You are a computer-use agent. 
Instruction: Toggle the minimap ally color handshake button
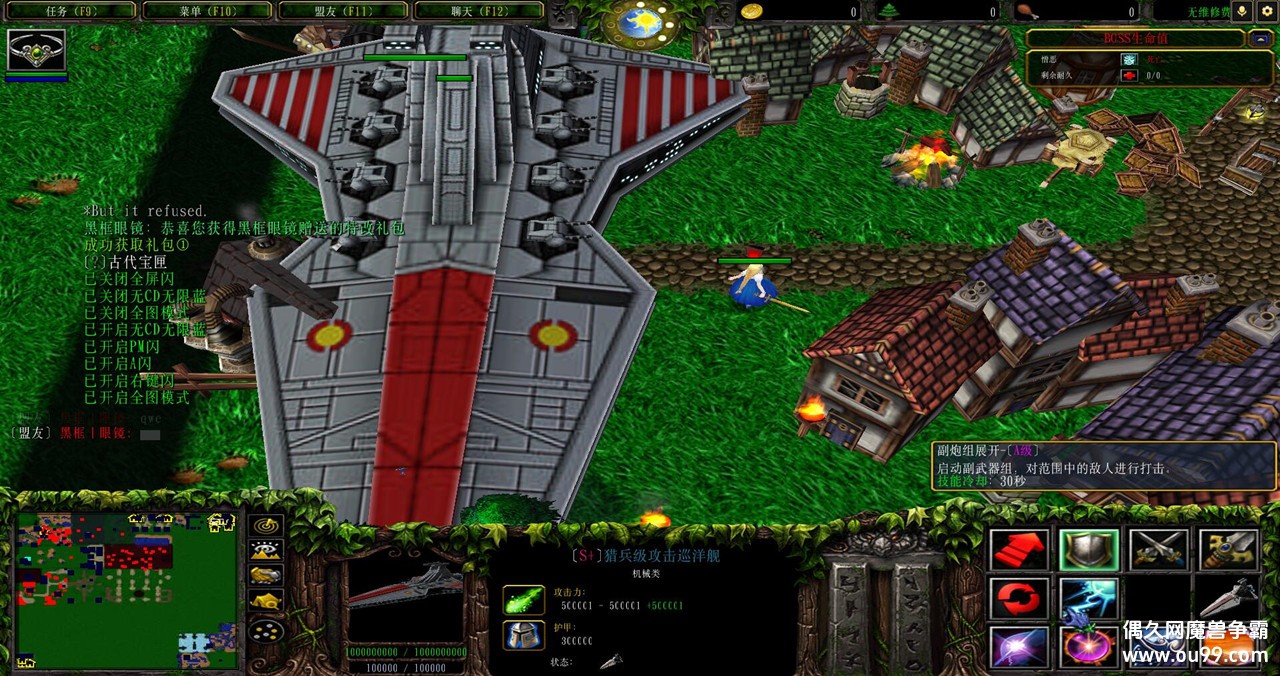pyautogui.click(x=266, y=576)
